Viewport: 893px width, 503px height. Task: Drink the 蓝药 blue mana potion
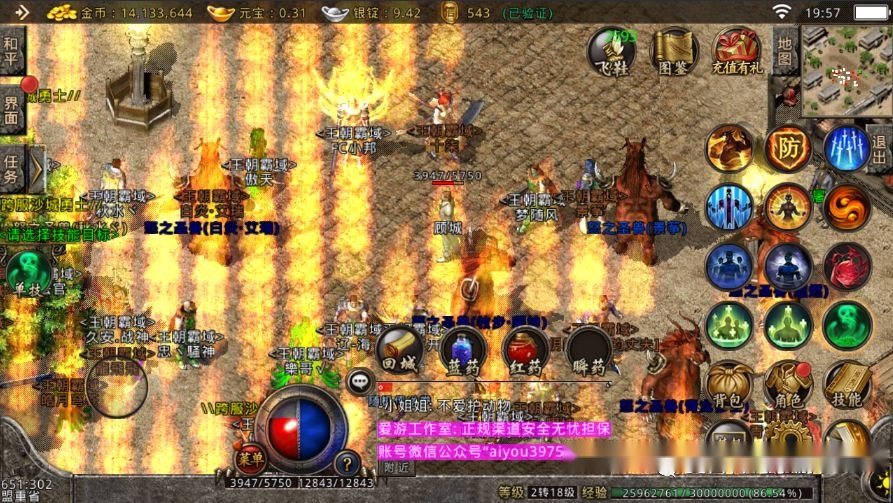coord(462,351)
